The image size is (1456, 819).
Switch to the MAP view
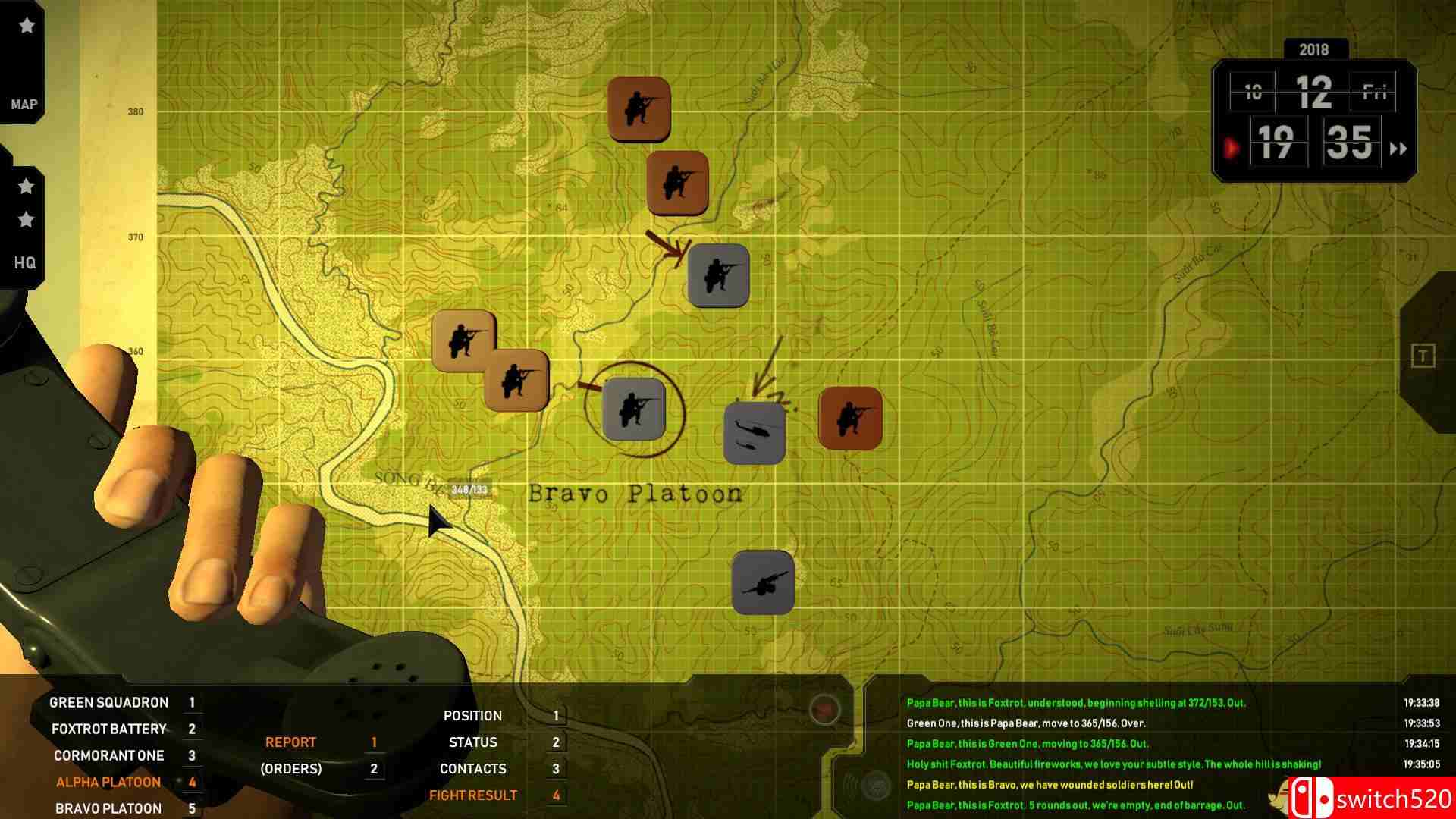(x=24, y=104)
